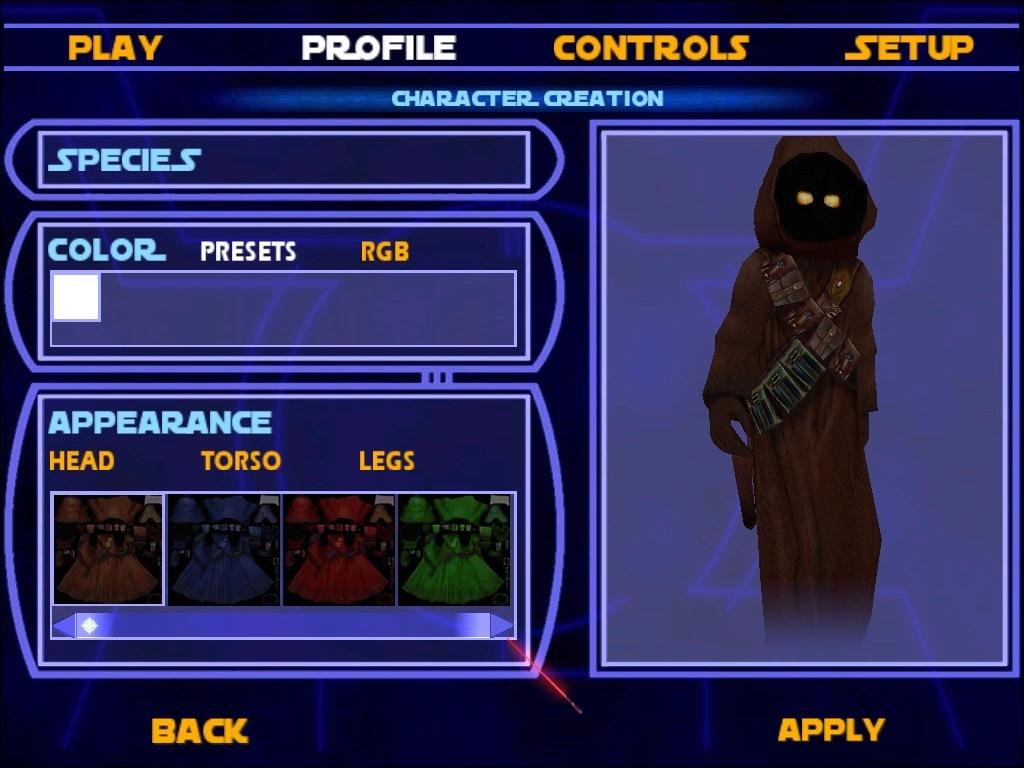This screenshot has width=1024, height=768.
Task: Go back with the Back button
Action: (199, 731)
